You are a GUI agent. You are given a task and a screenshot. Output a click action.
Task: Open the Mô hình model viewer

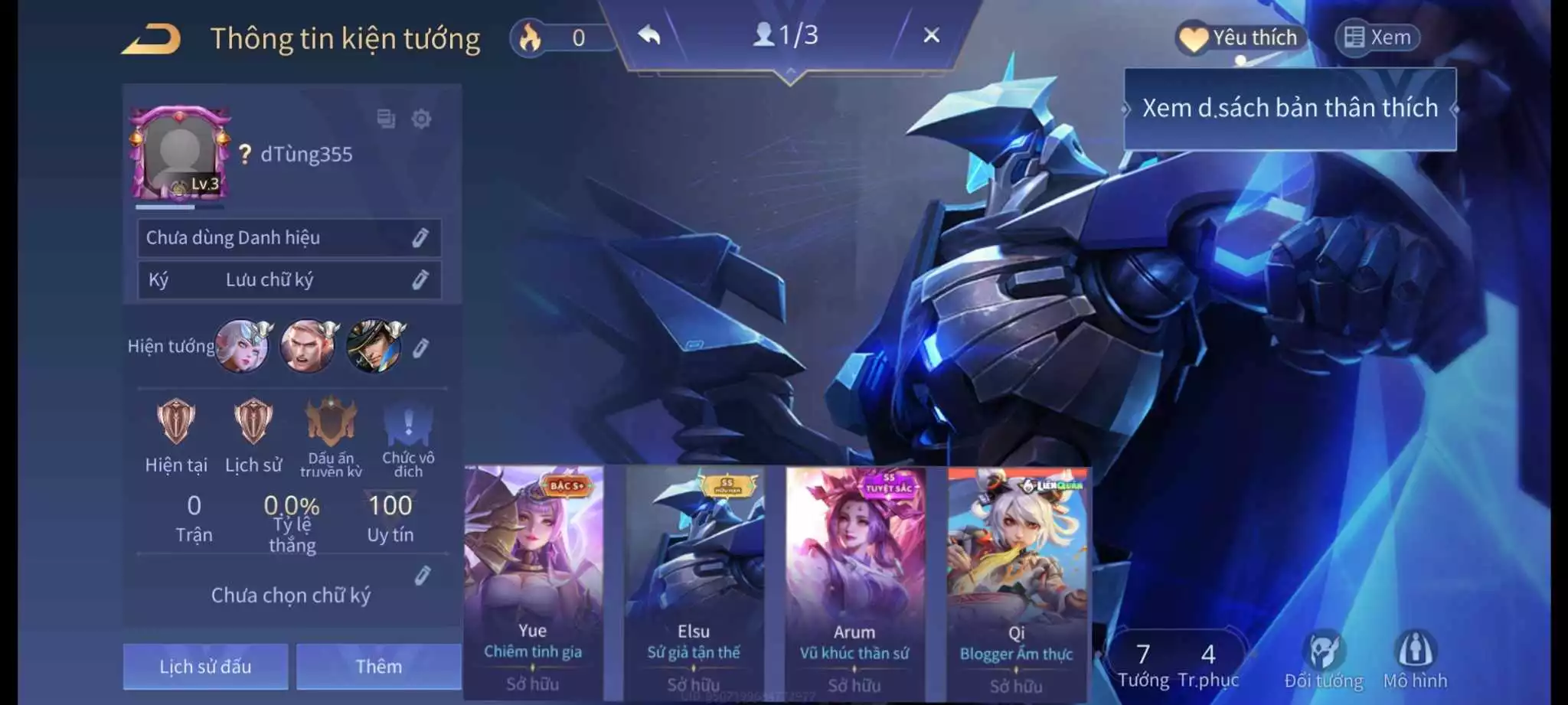point(1415,659)
